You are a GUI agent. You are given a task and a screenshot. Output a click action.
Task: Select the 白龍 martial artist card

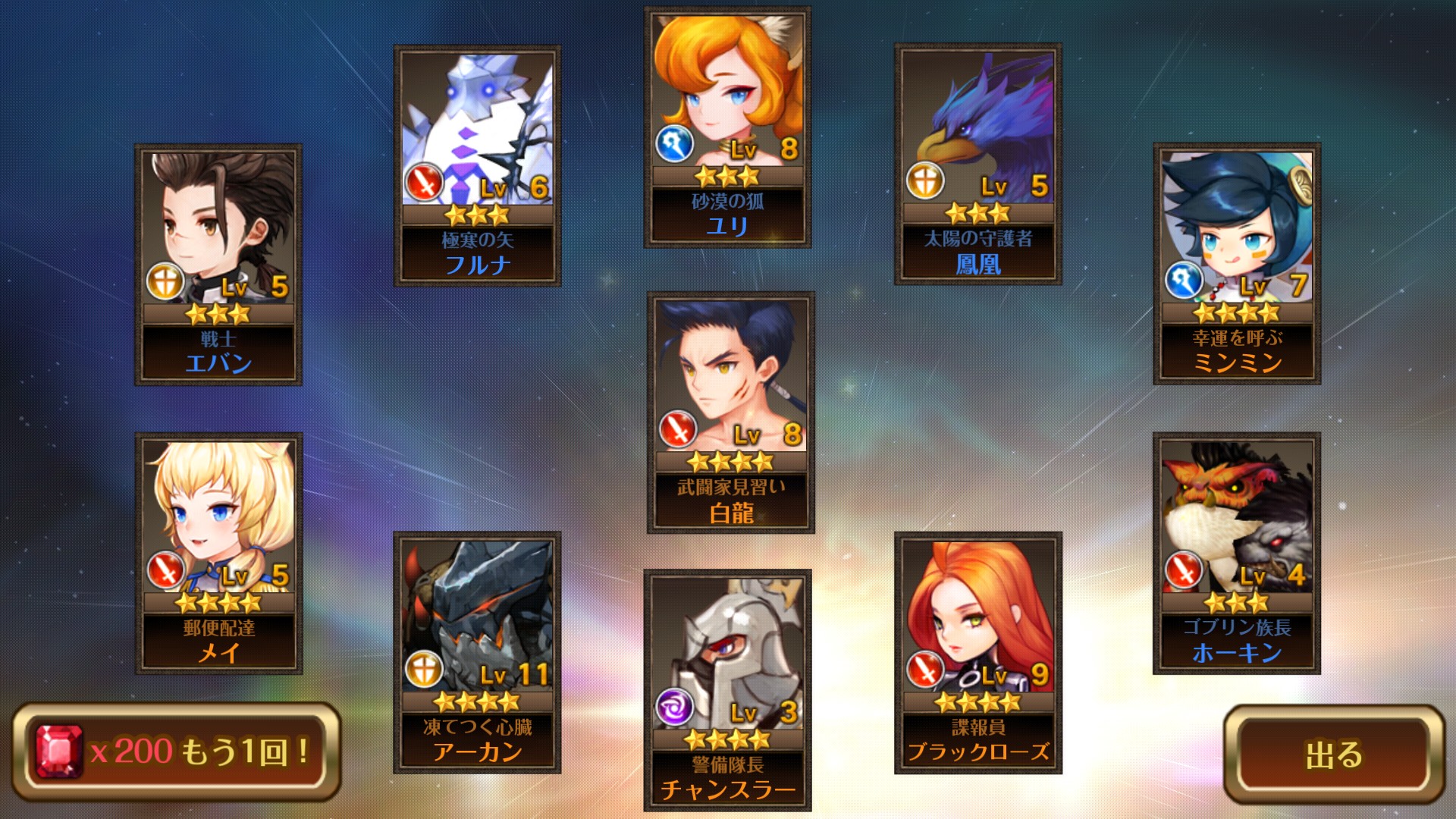pos(730,413)
